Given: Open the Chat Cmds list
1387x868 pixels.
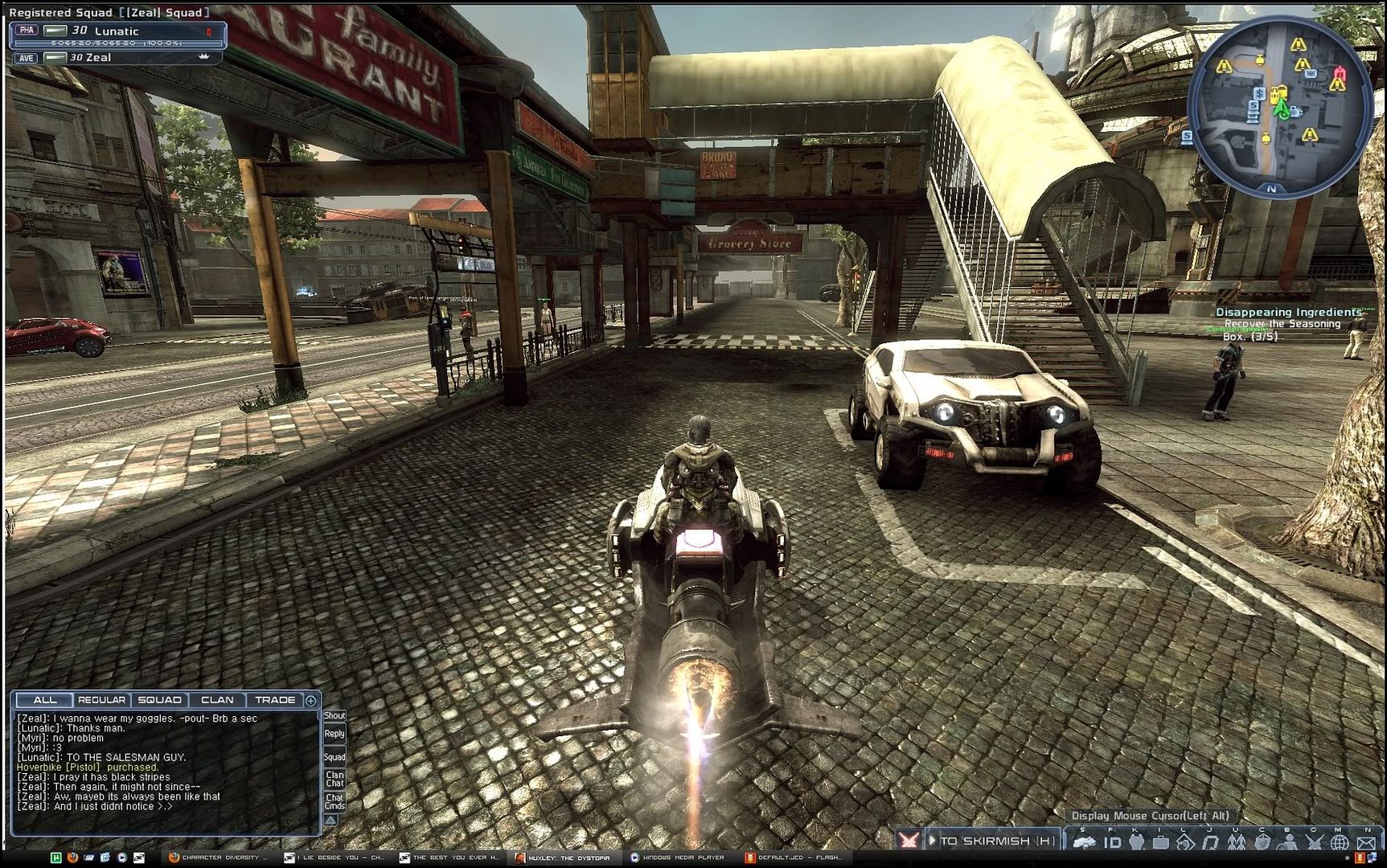Looking at the screenshot, I should (334, 801).
